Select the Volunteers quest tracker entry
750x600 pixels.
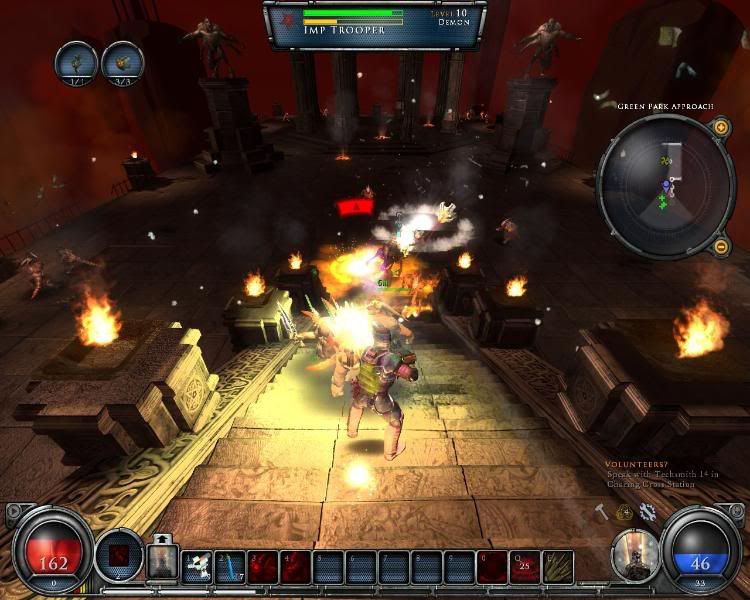[661, 474]
